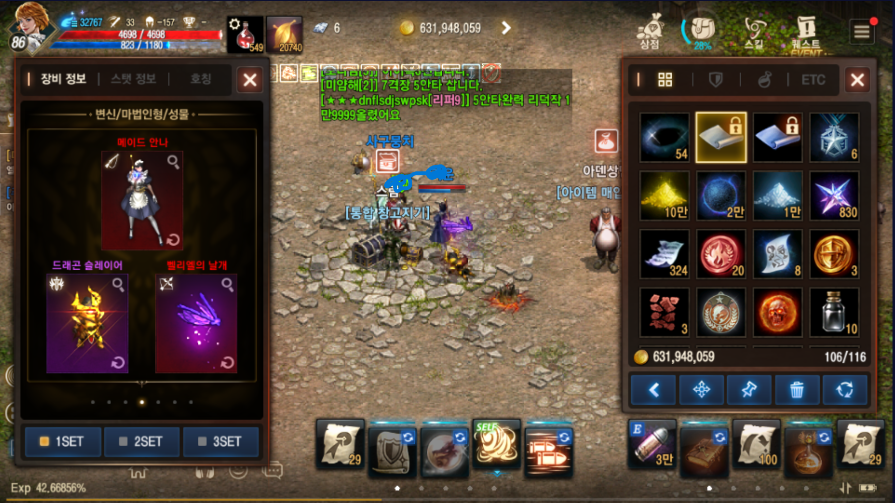This screenshot has height=503, width=895.
Task: Open the 호칭 title tab
Action: pos(201,80)
